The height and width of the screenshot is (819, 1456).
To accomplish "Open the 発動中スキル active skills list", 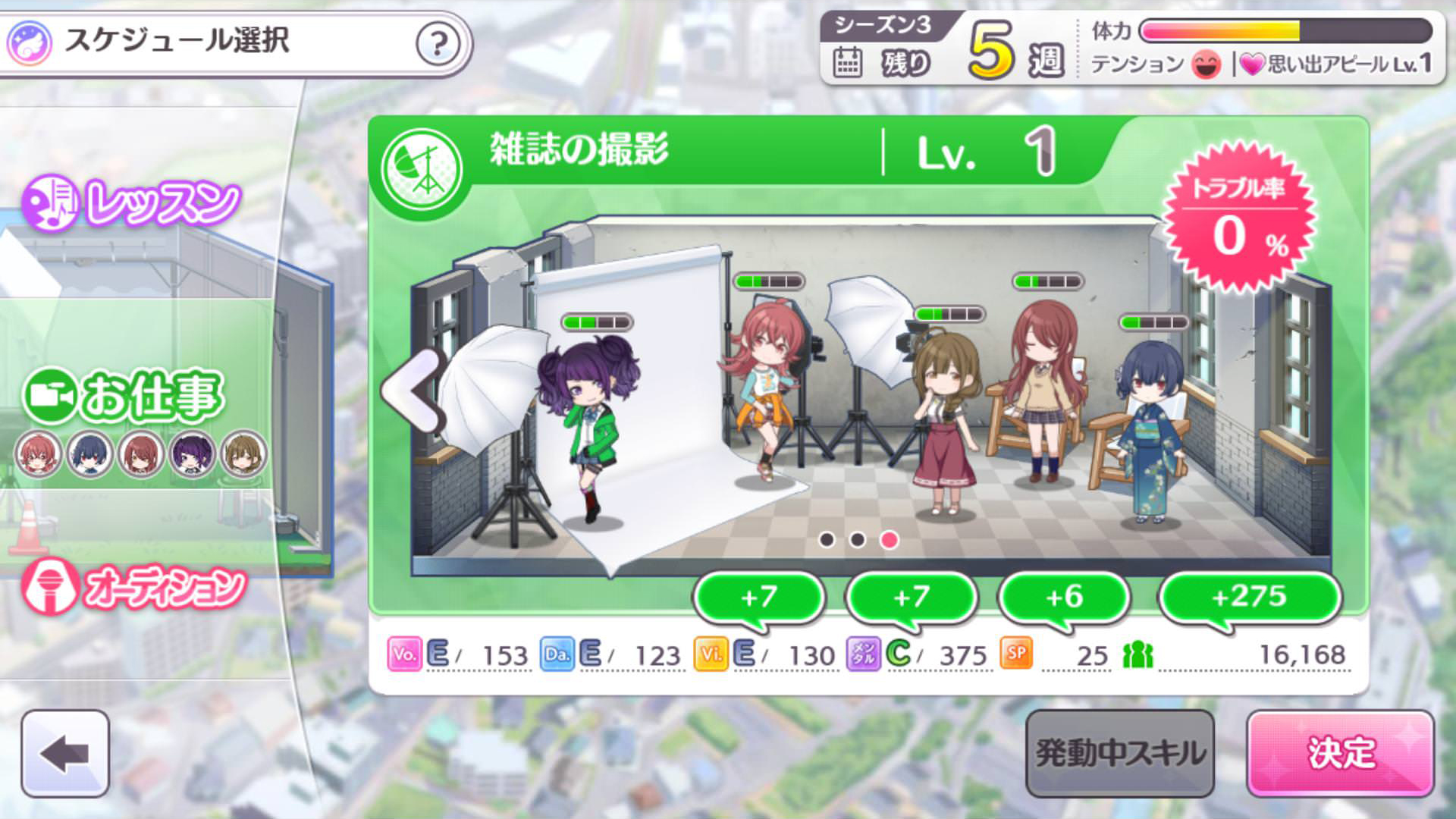I will [x=1119, y=753].
